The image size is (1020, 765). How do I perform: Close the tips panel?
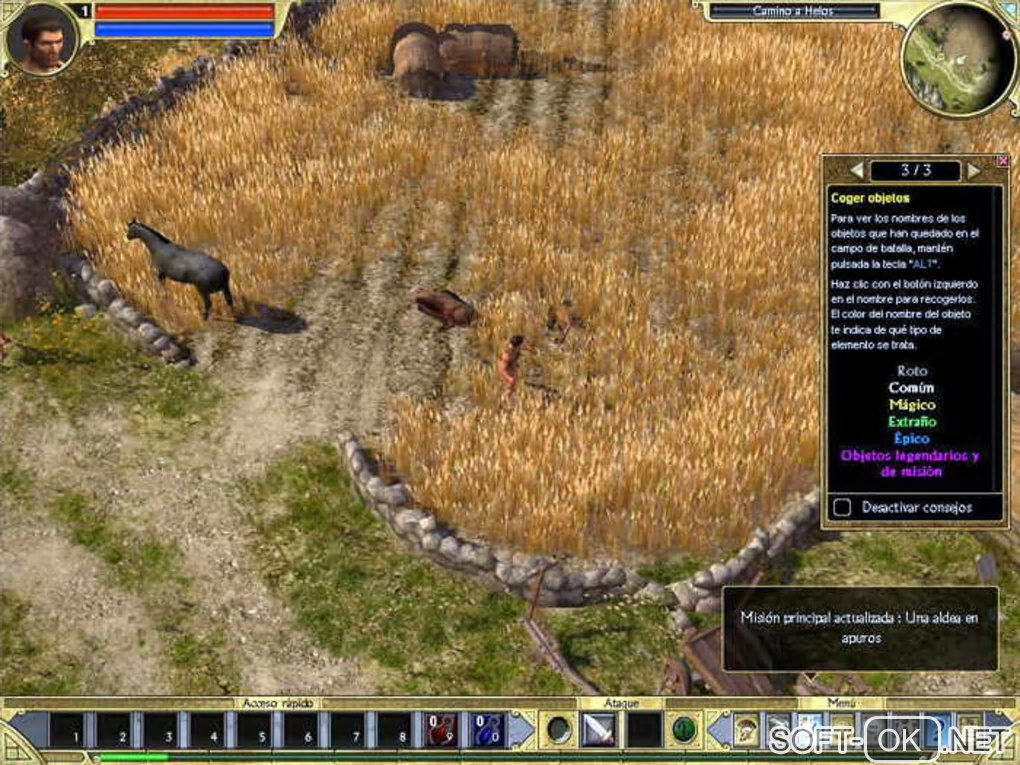point(1003,161)
